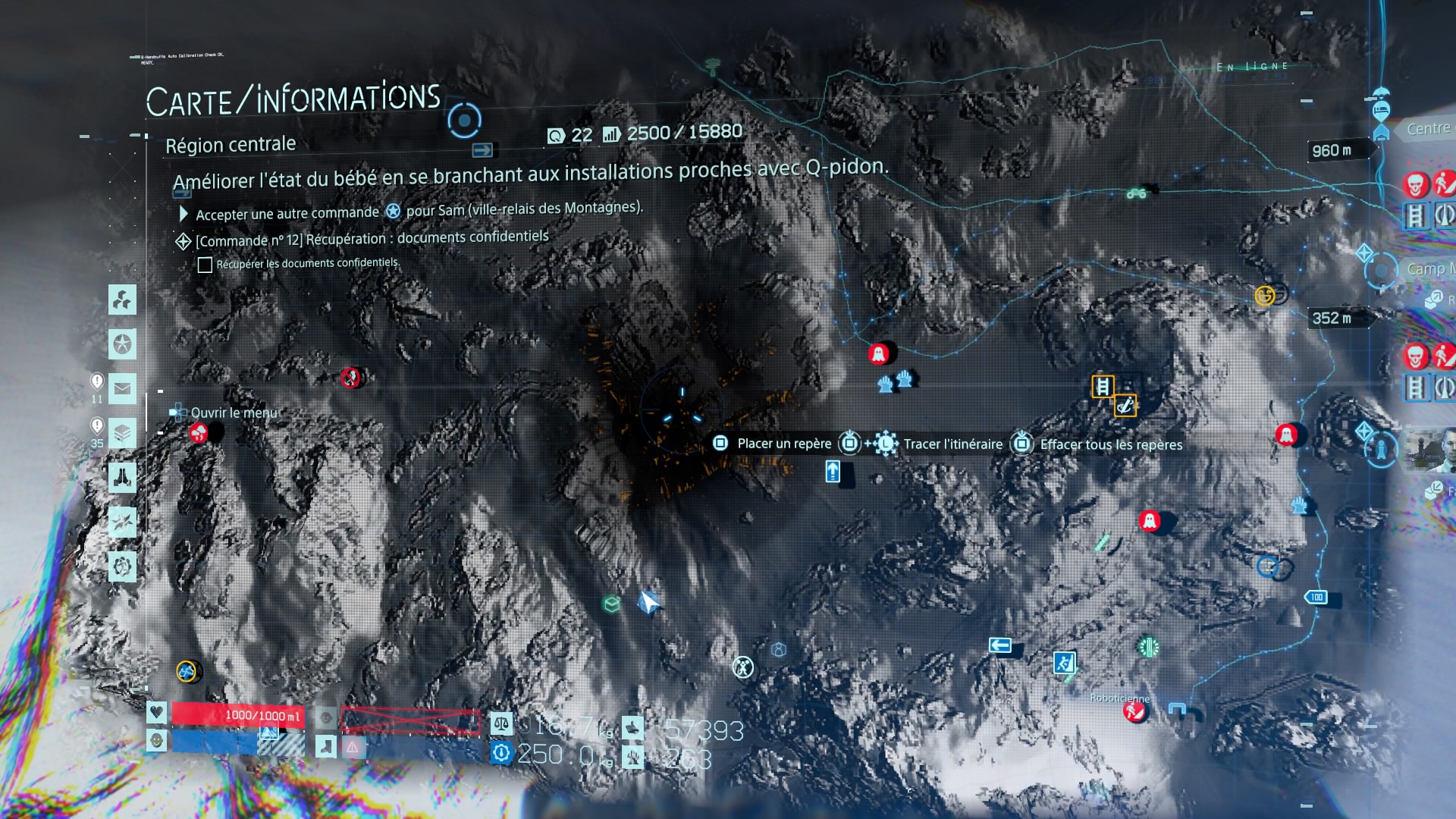Tick the 'Récupérer les documents confidentiels' checkbox
1456x819 pixels.
point(205,265)
